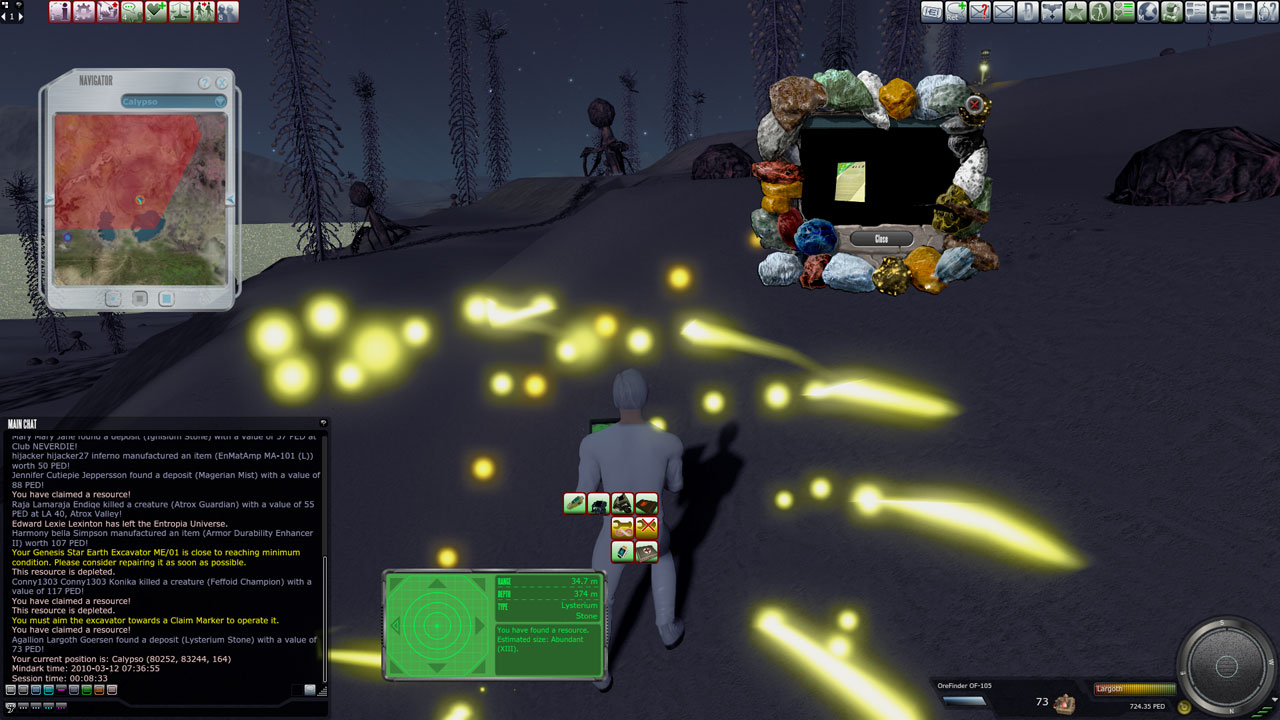Viewport: 1280px width, 720px height.
Task: Open the plain envelope mail icon
Action: coord(1003,12)
